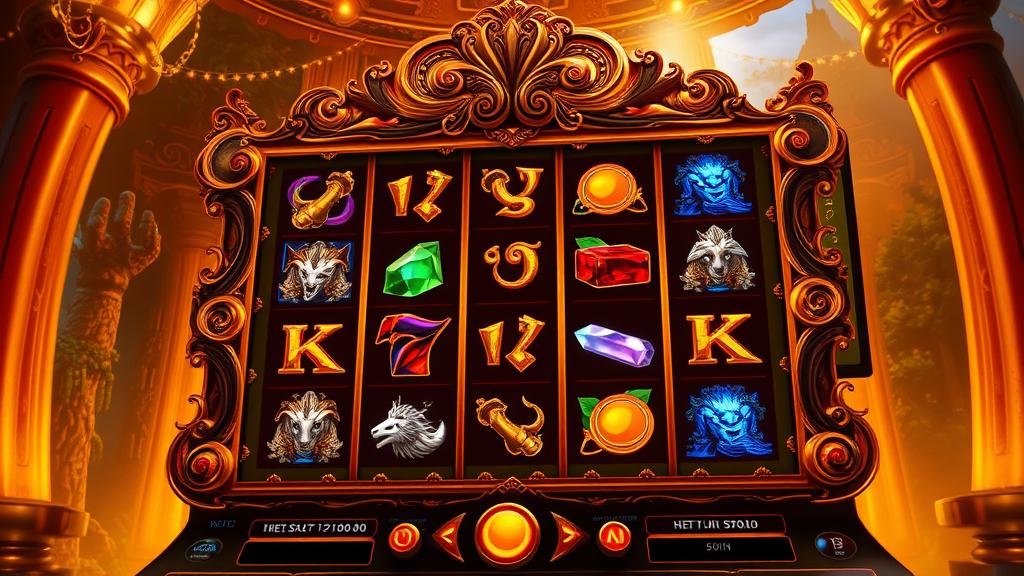Open the blue icon at the panel's right end

[833, 545]
